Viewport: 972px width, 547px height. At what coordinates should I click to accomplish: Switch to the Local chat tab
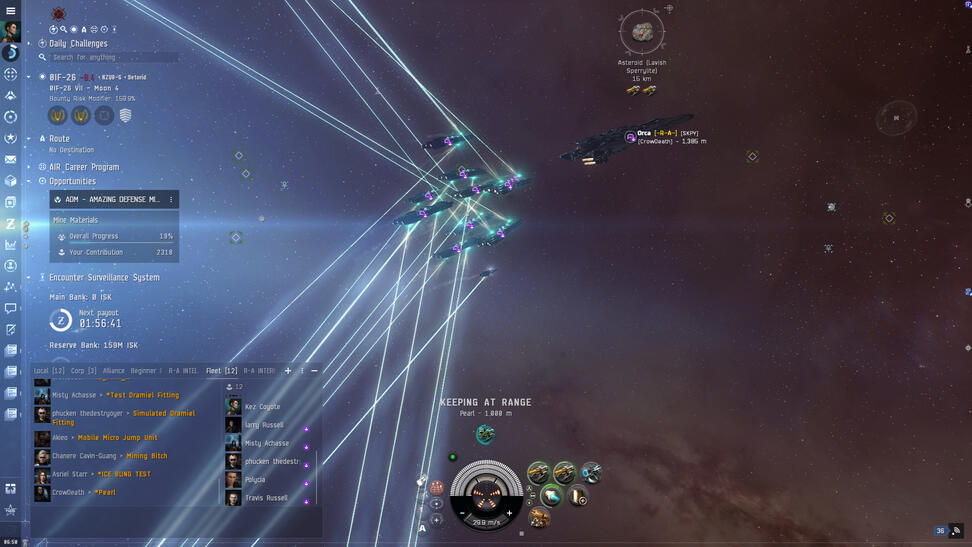(49, 371)
